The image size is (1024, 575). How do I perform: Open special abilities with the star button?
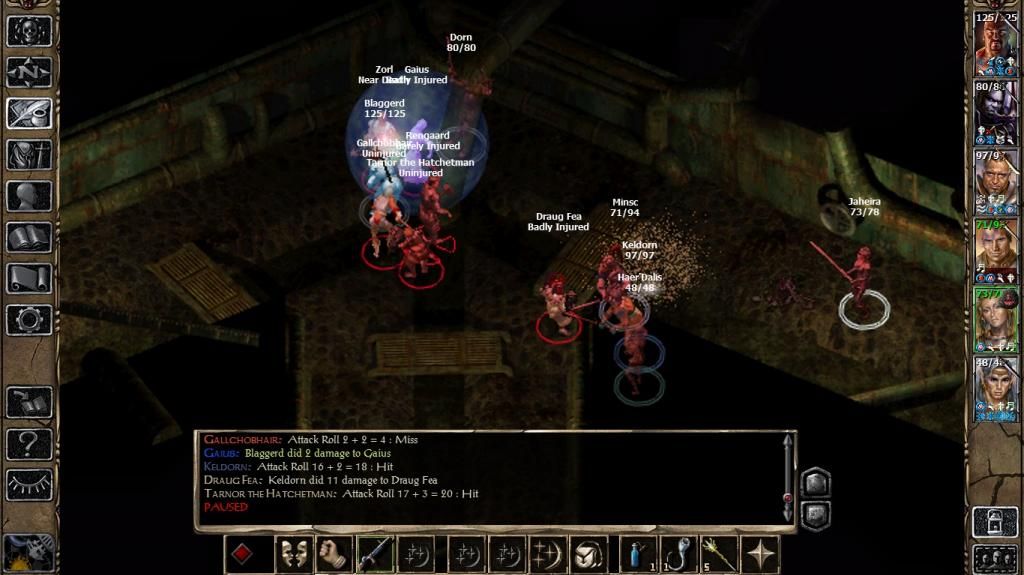tap(761, 554)
